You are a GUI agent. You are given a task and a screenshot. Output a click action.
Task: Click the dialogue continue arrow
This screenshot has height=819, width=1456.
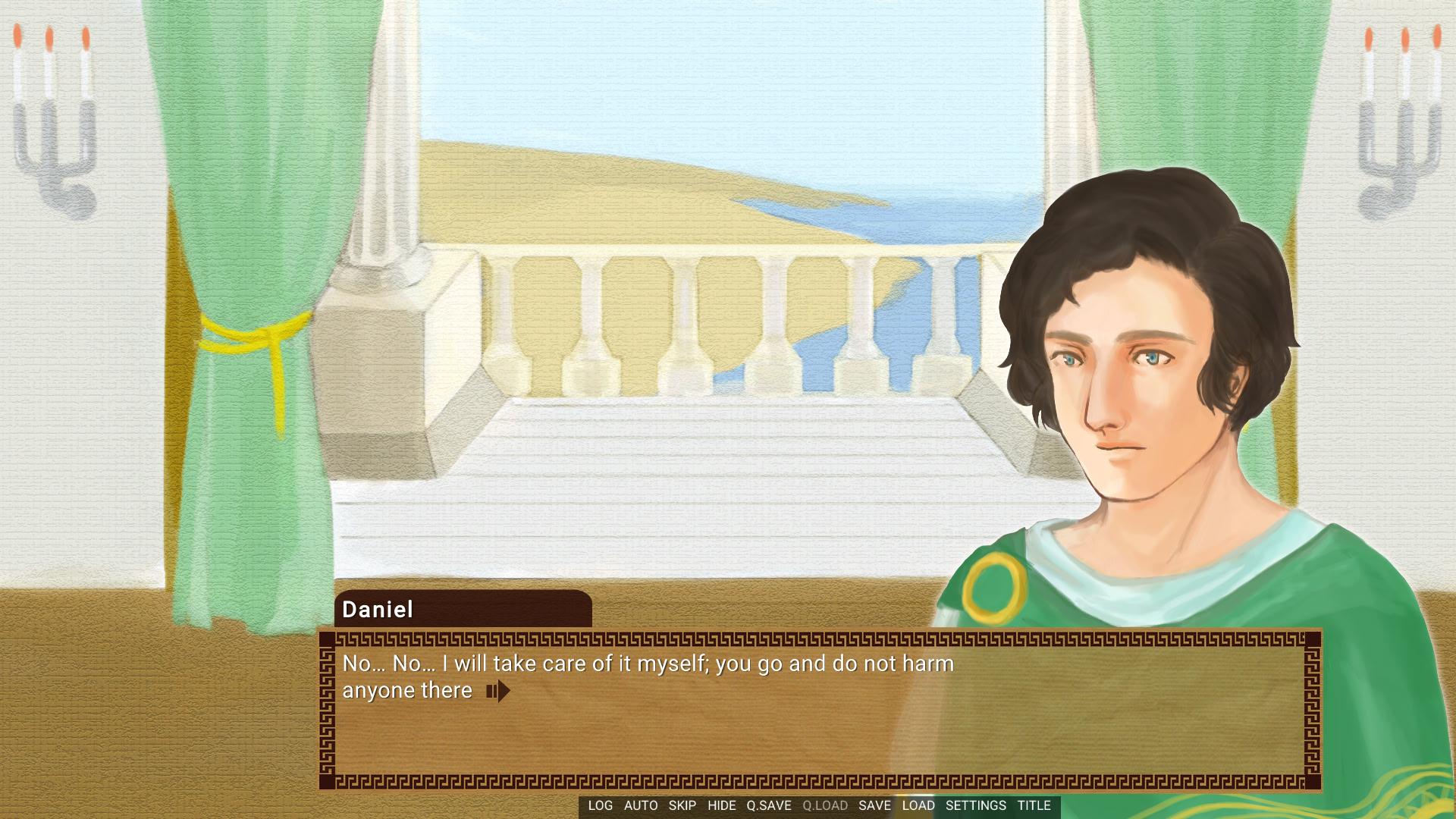click(498, 692)
